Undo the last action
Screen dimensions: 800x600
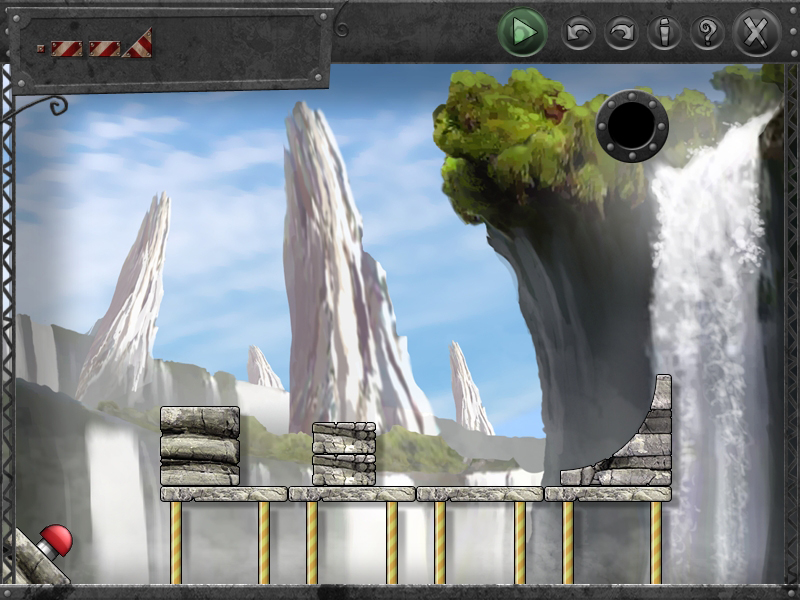[x=578, y=34]
